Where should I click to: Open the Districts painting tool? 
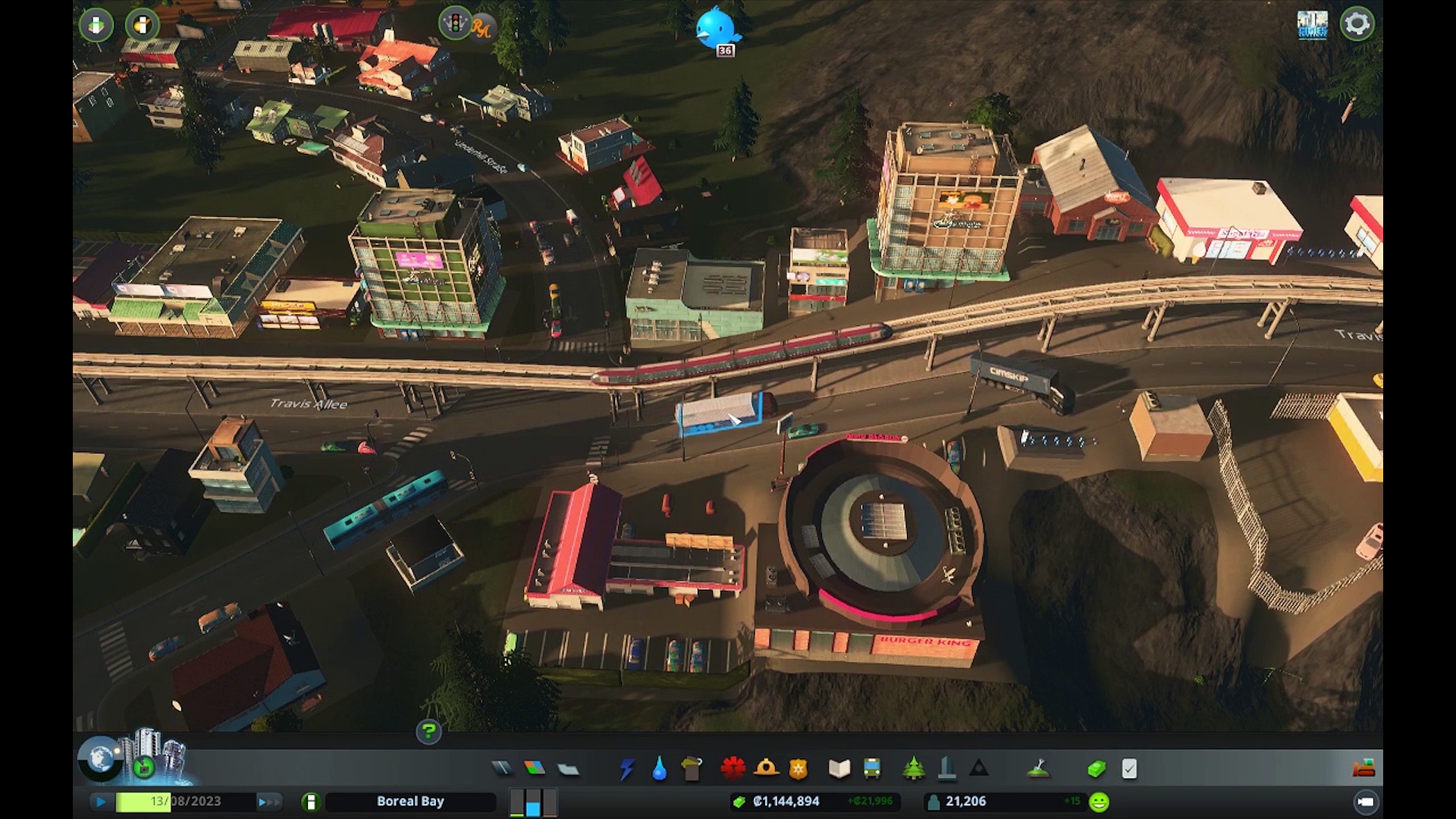click(x=568, y=769)
